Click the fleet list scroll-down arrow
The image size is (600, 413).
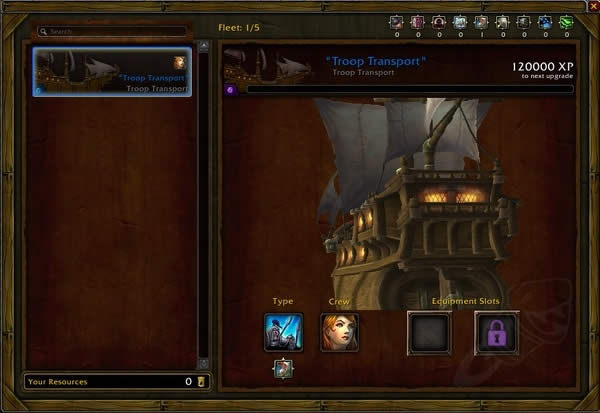coord(204,363)
